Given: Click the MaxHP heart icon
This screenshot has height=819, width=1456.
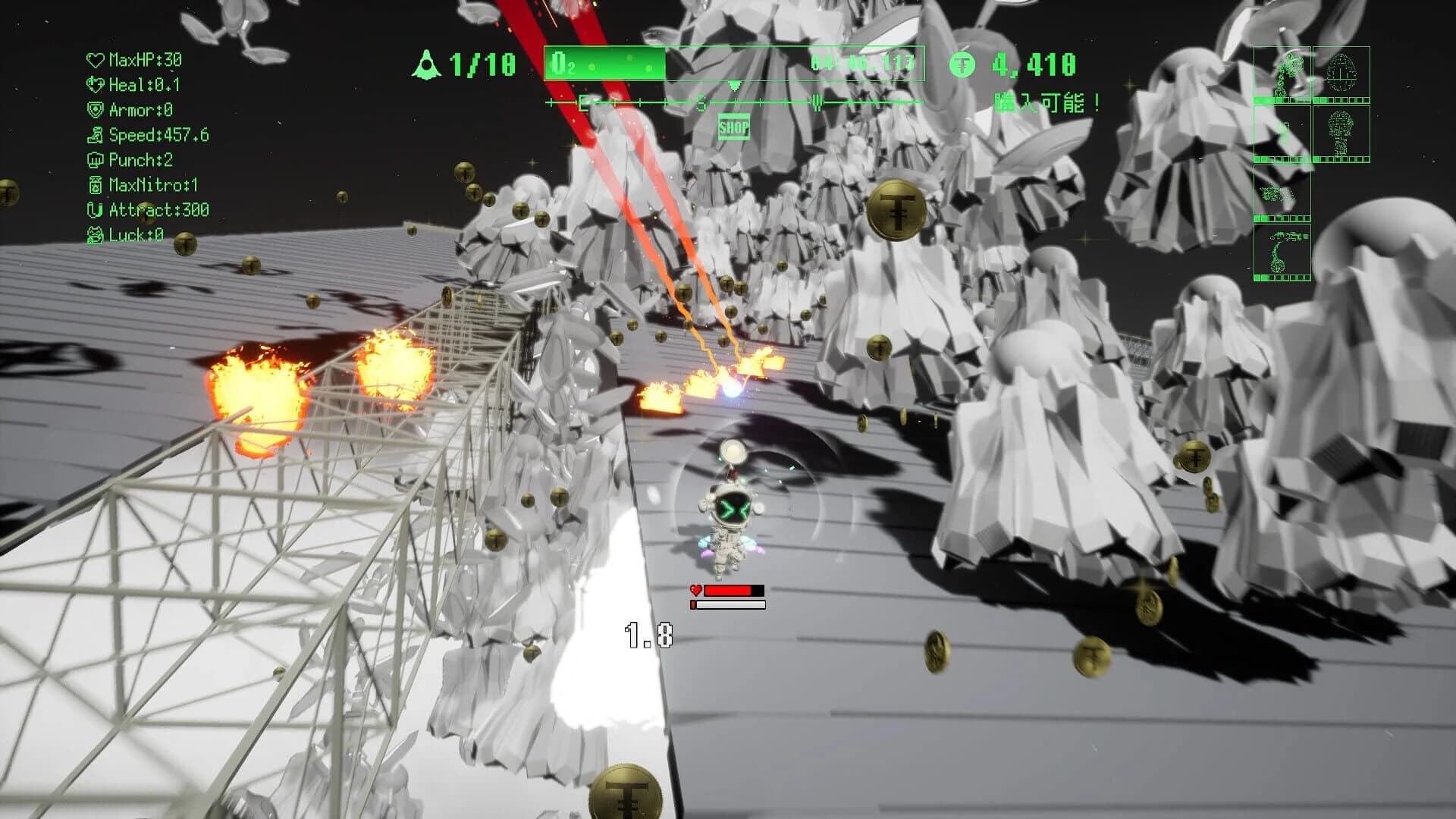Looking at the screenshot, I should coord(95,59).
